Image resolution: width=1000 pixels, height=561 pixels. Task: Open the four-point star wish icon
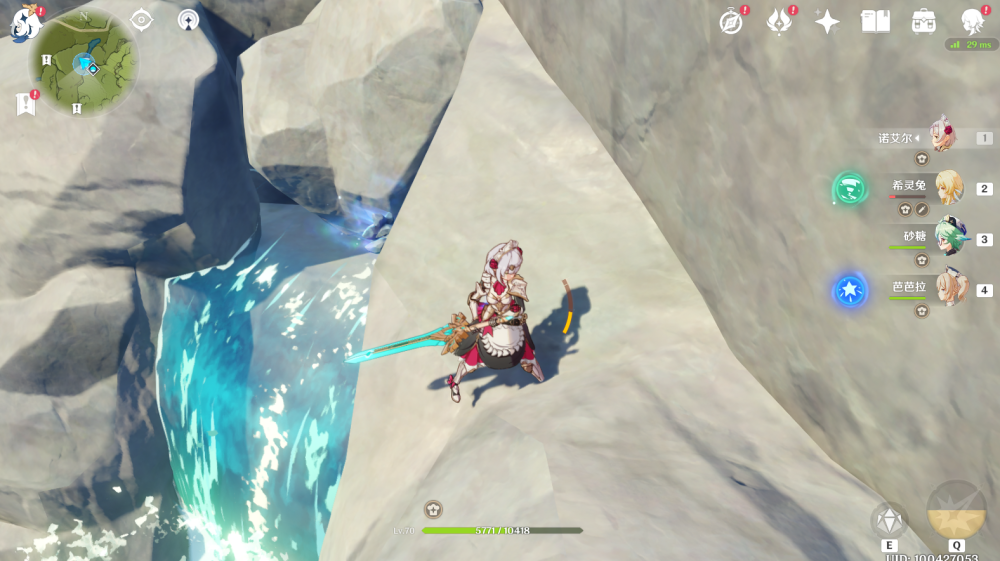[827, 22]
